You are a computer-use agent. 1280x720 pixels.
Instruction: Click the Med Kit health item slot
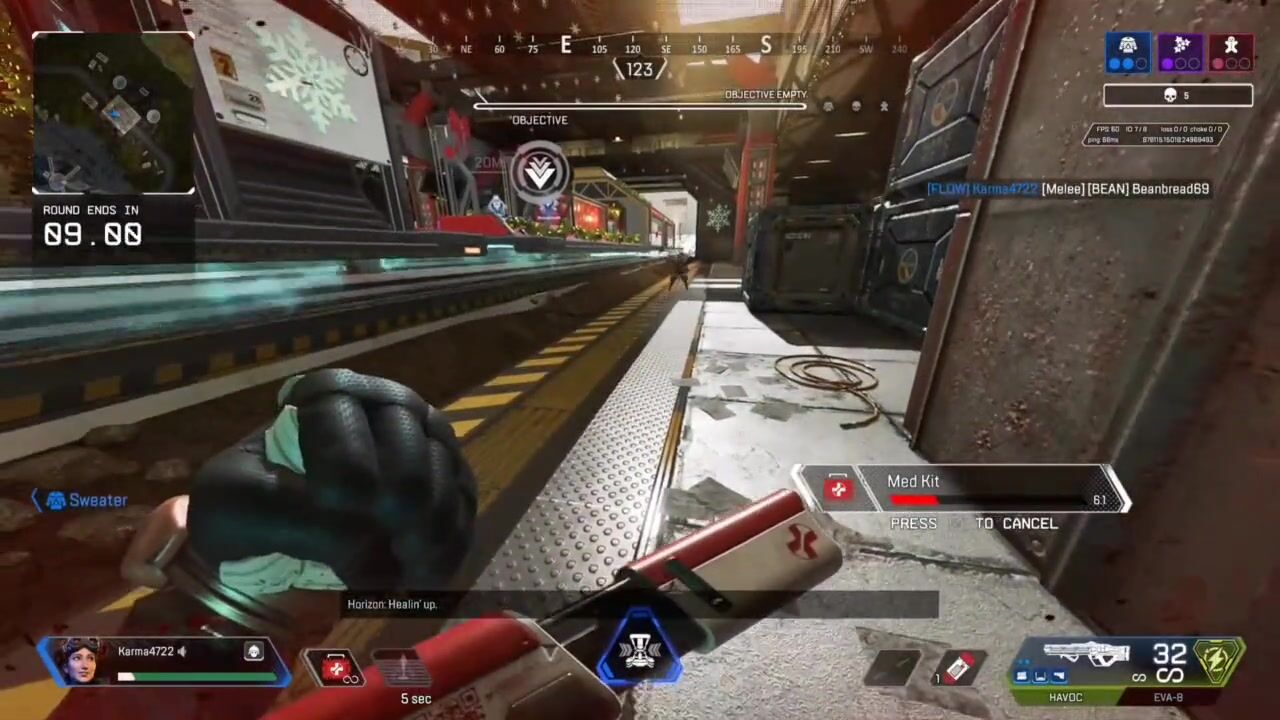[x=336, y=667]
